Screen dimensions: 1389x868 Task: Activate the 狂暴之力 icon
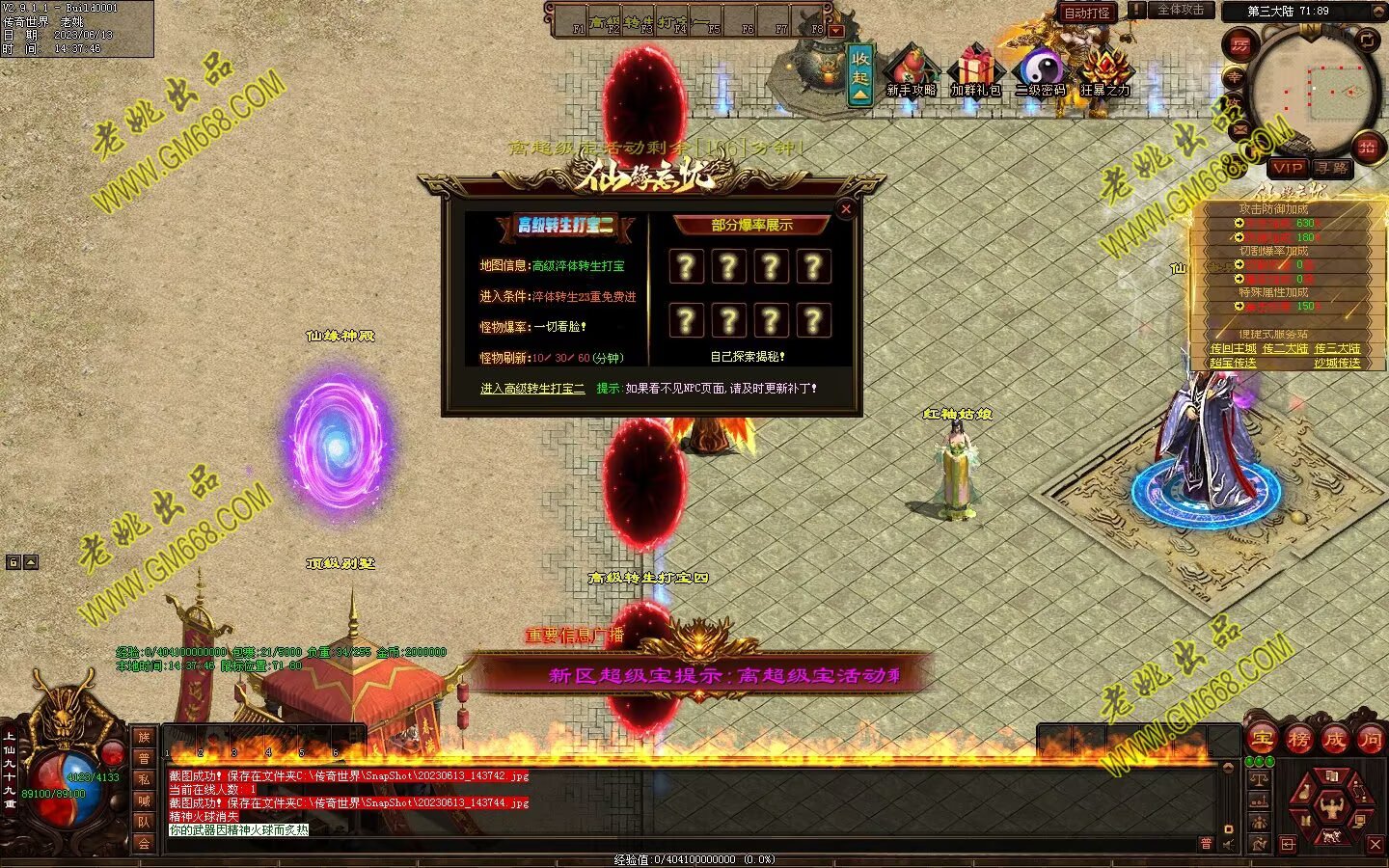1104,71
